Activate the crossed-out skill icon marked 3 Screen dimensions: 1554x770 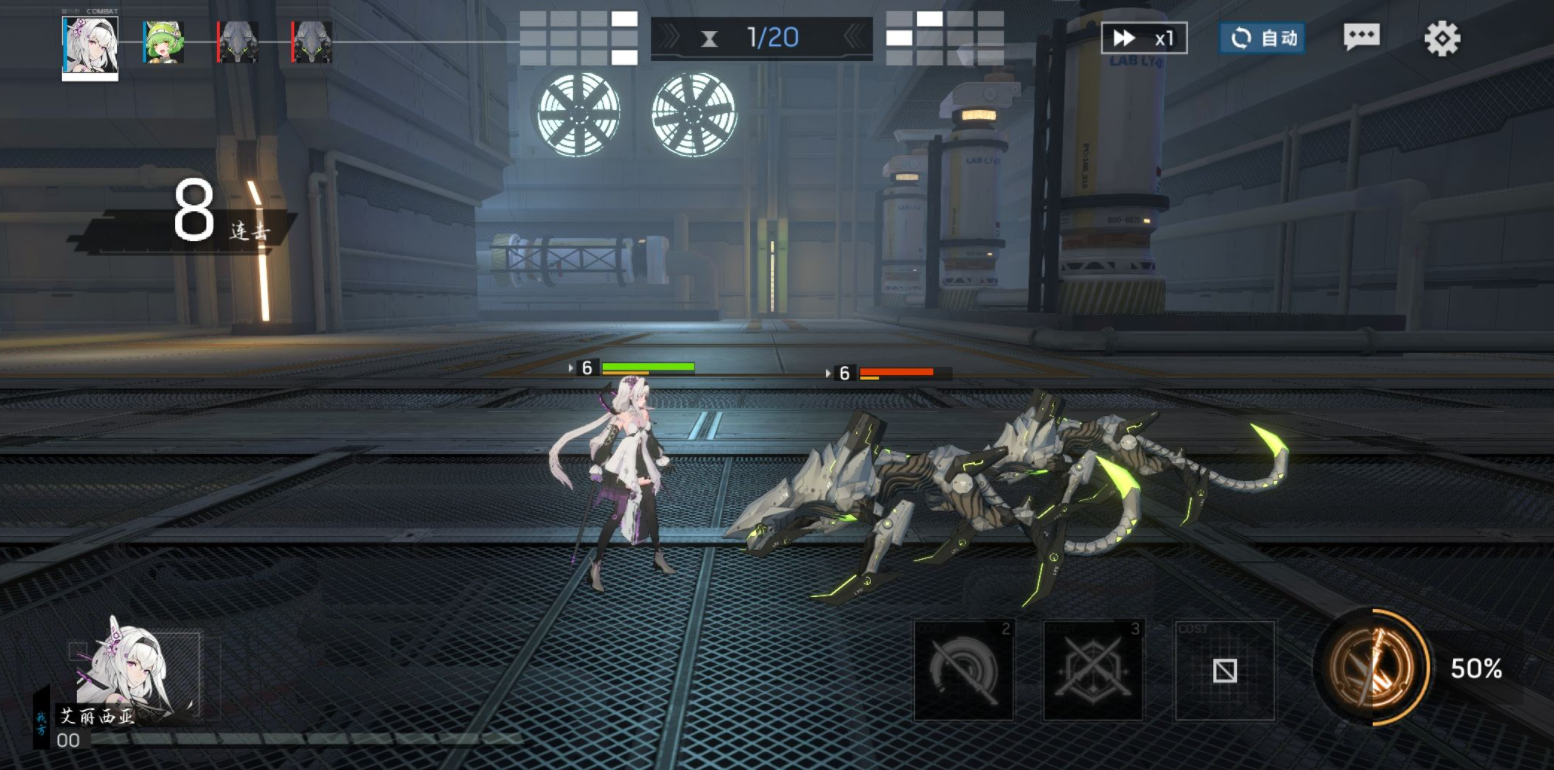[1093, 670]
